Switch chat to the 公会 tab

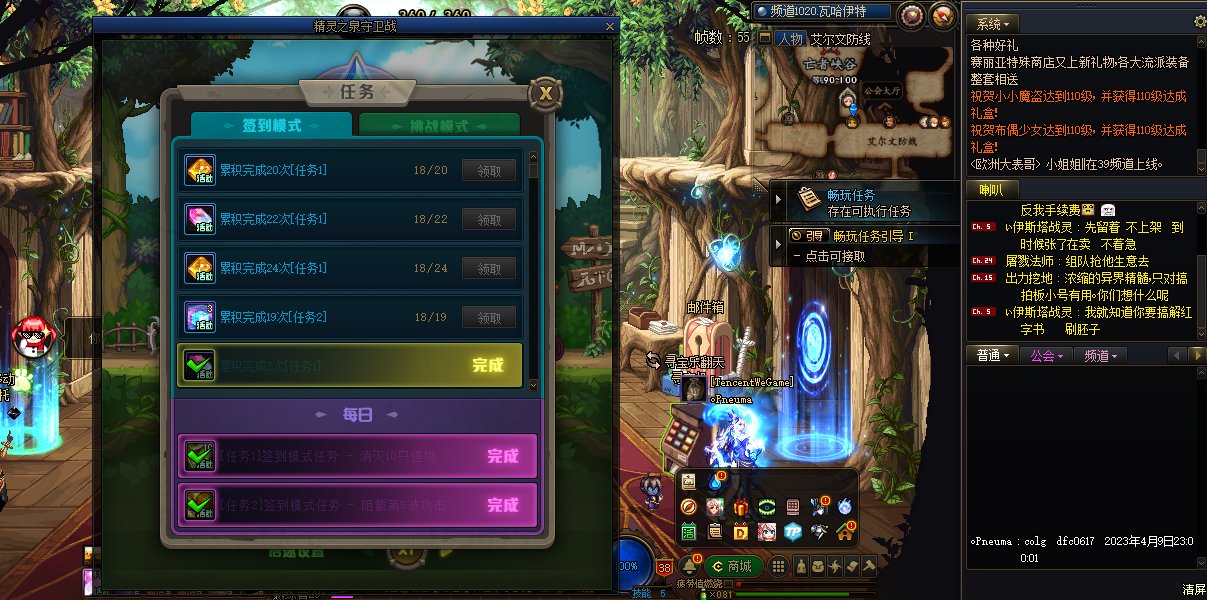click(x=1045, y=355)
